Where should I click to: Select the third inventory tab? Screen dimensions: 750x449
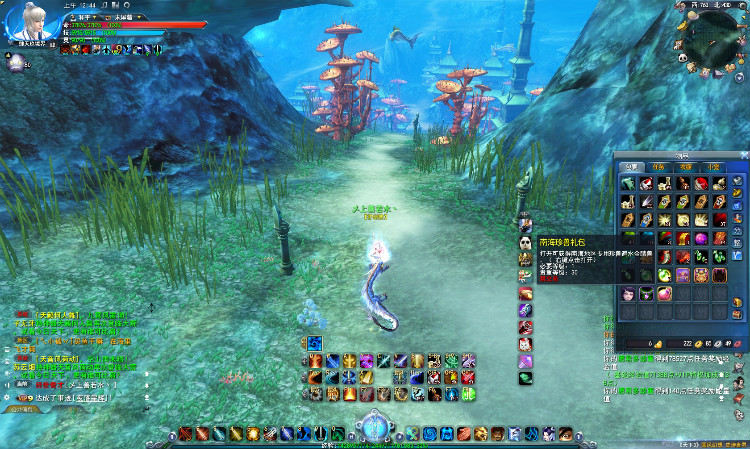tap(685, 166)
